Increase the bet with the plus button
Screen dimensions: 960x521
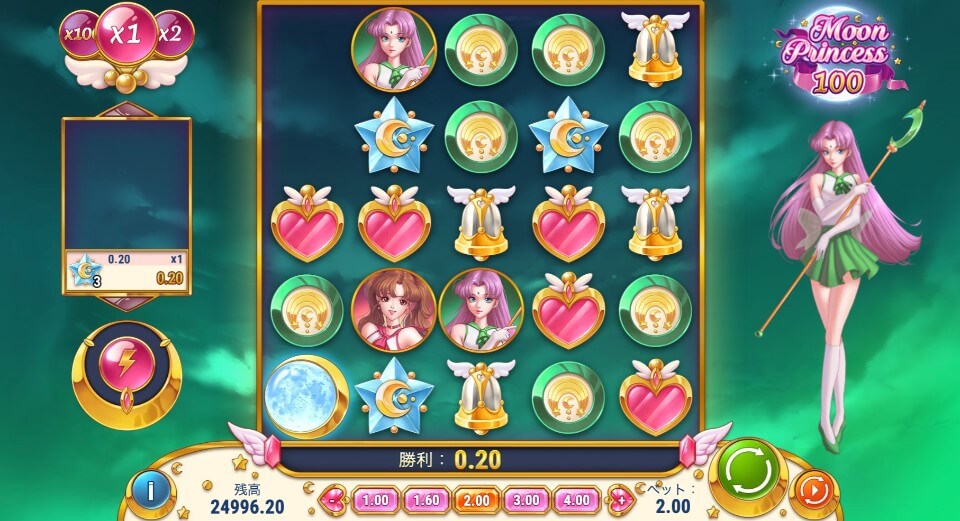(620, 499)
